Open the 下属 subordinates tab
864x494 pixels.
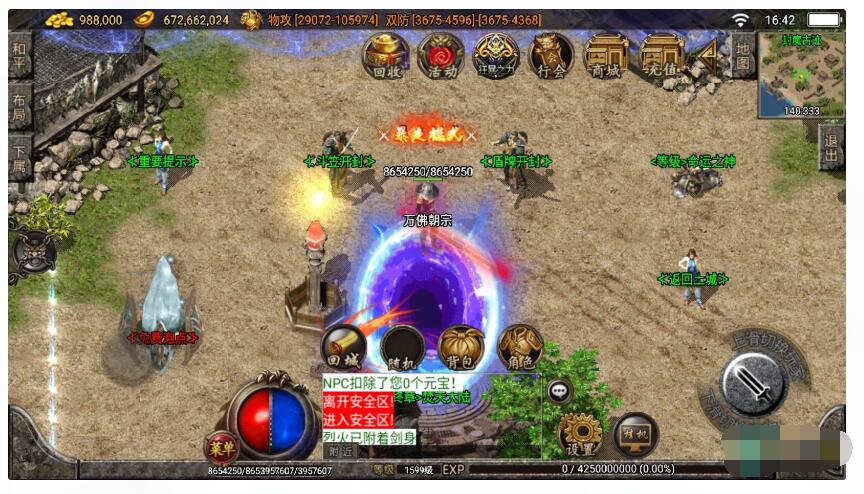click(20, 158)
